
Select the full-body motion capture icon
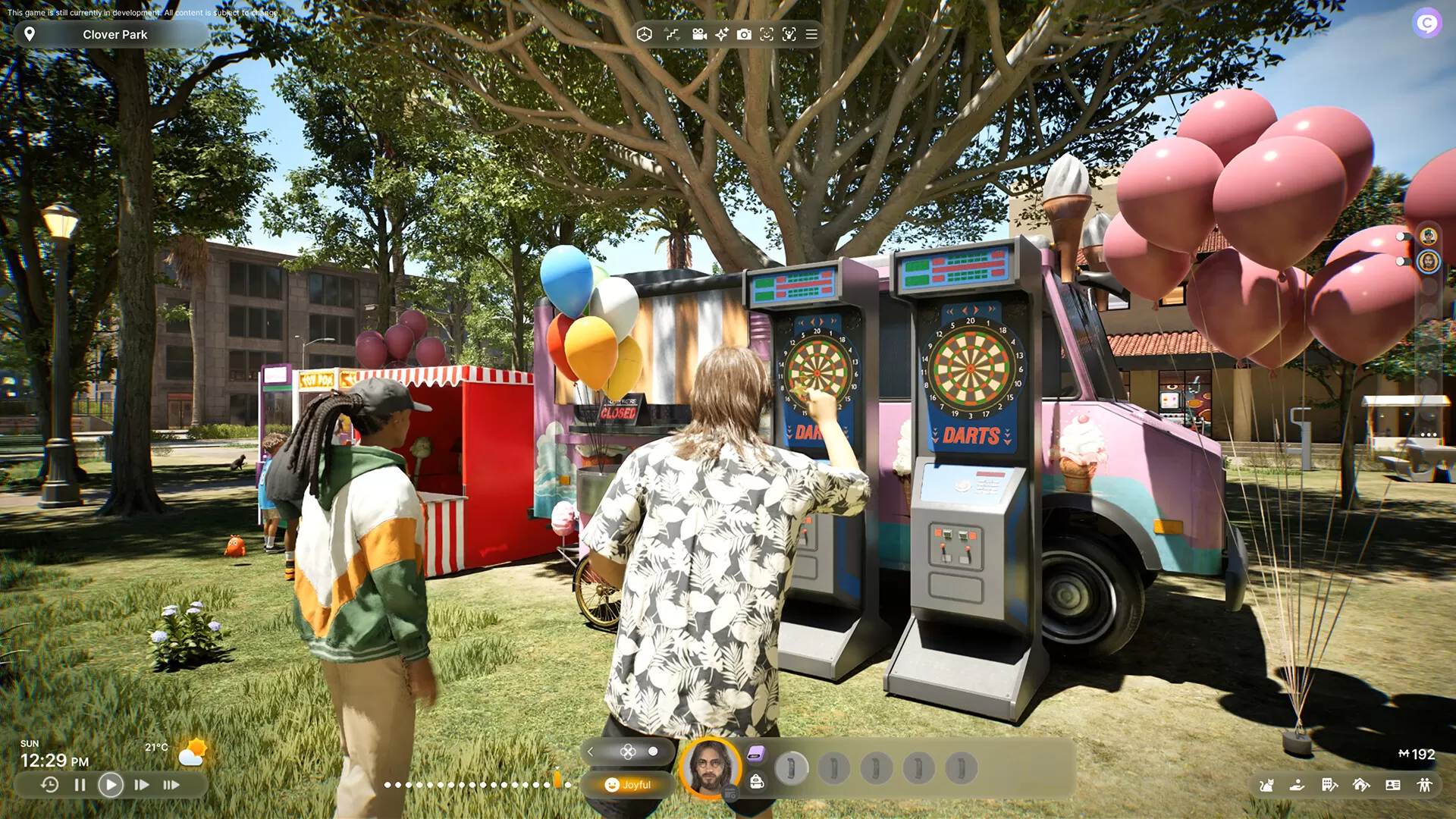pos(789,34)
